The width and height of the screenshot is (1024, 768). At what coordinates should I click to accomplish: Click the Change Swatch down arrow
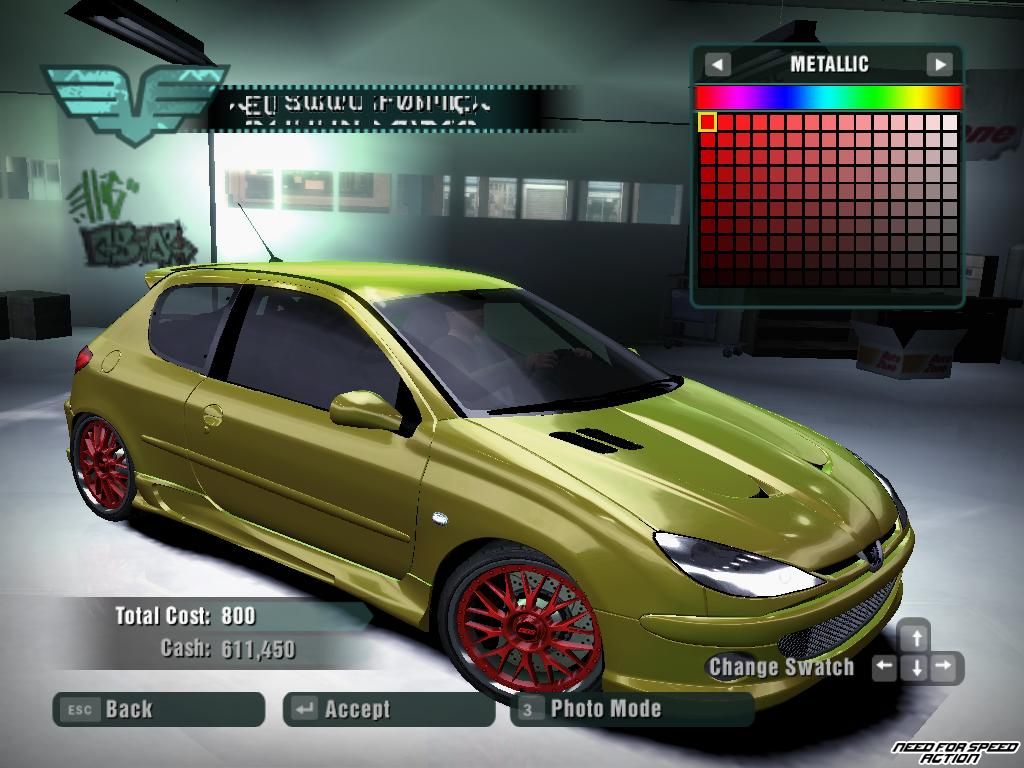coord(915,668)
